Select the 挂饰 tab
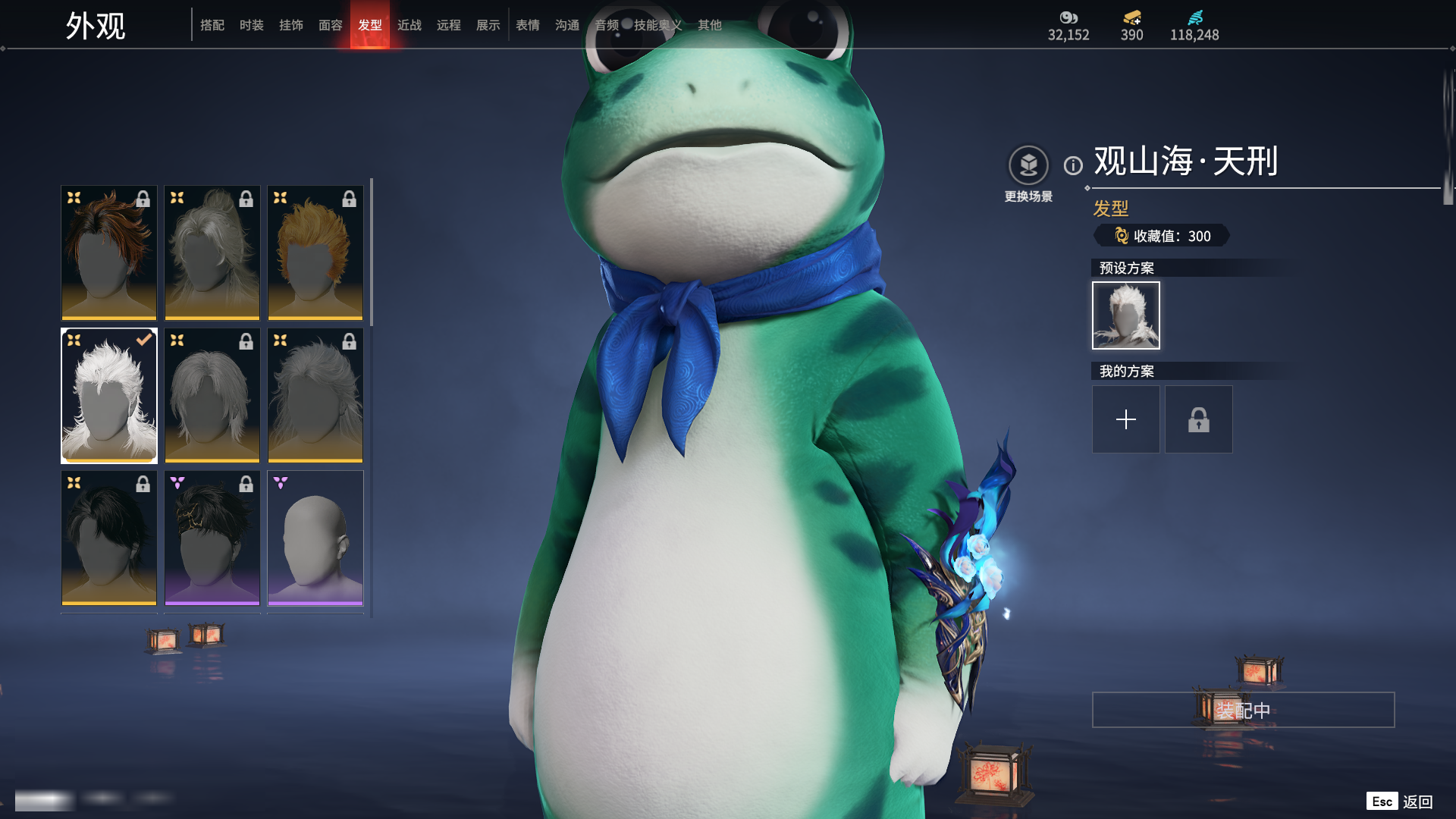1456x819 pixels. 291,25
